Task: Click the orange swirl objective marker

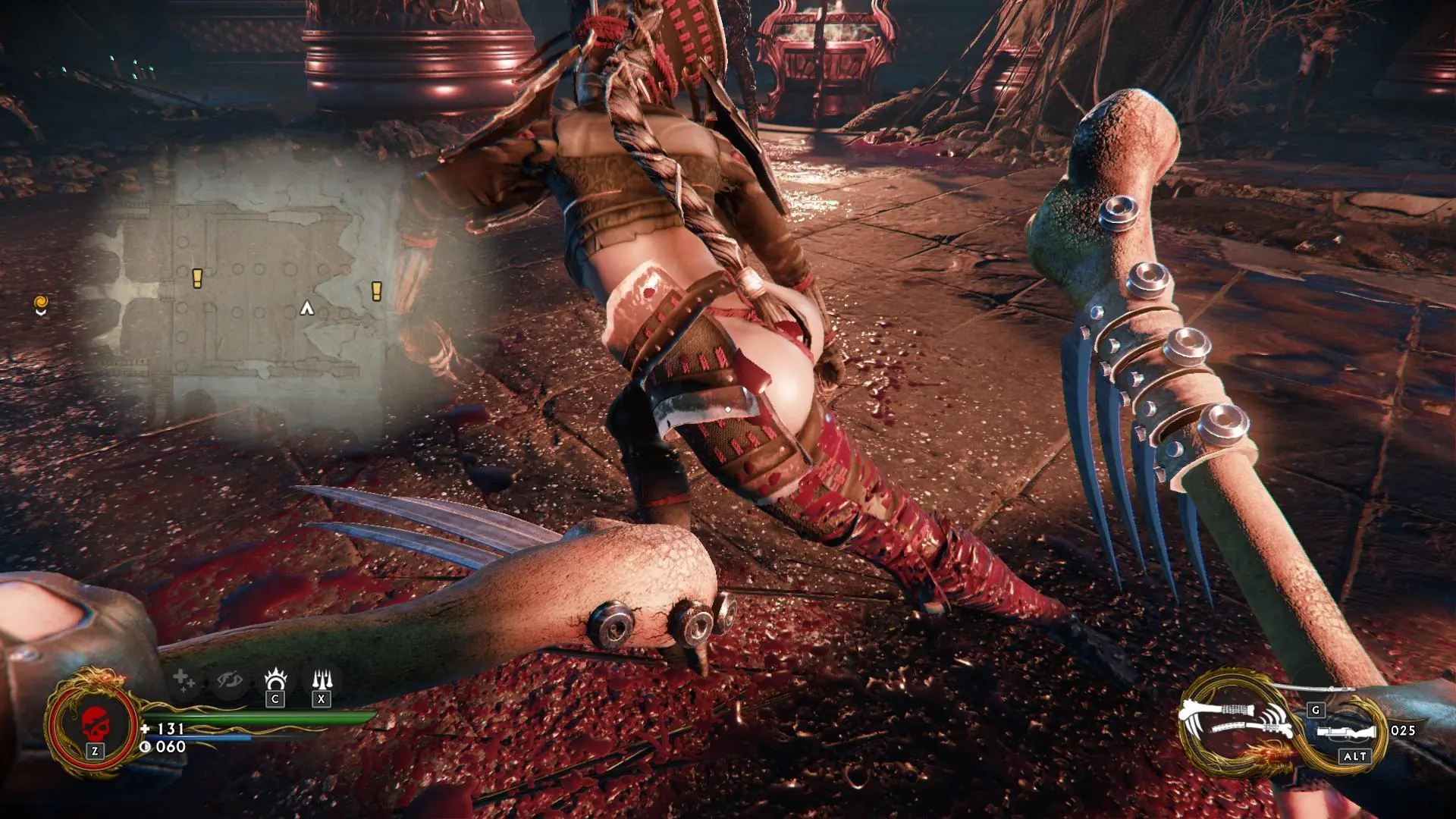Action: tap(41, 304)
